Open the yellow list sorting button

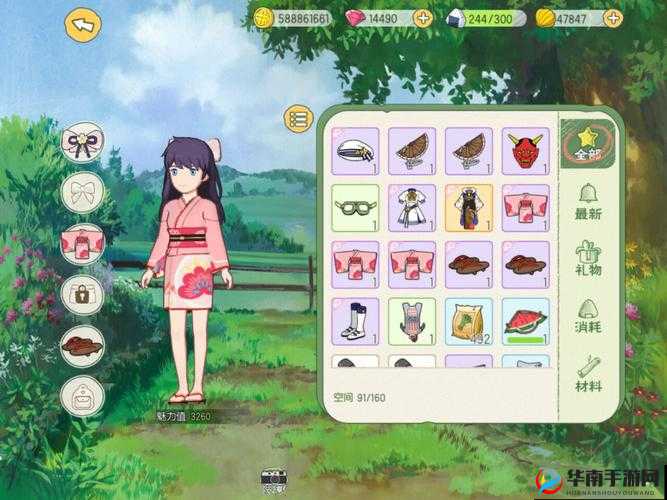point(299,119)
